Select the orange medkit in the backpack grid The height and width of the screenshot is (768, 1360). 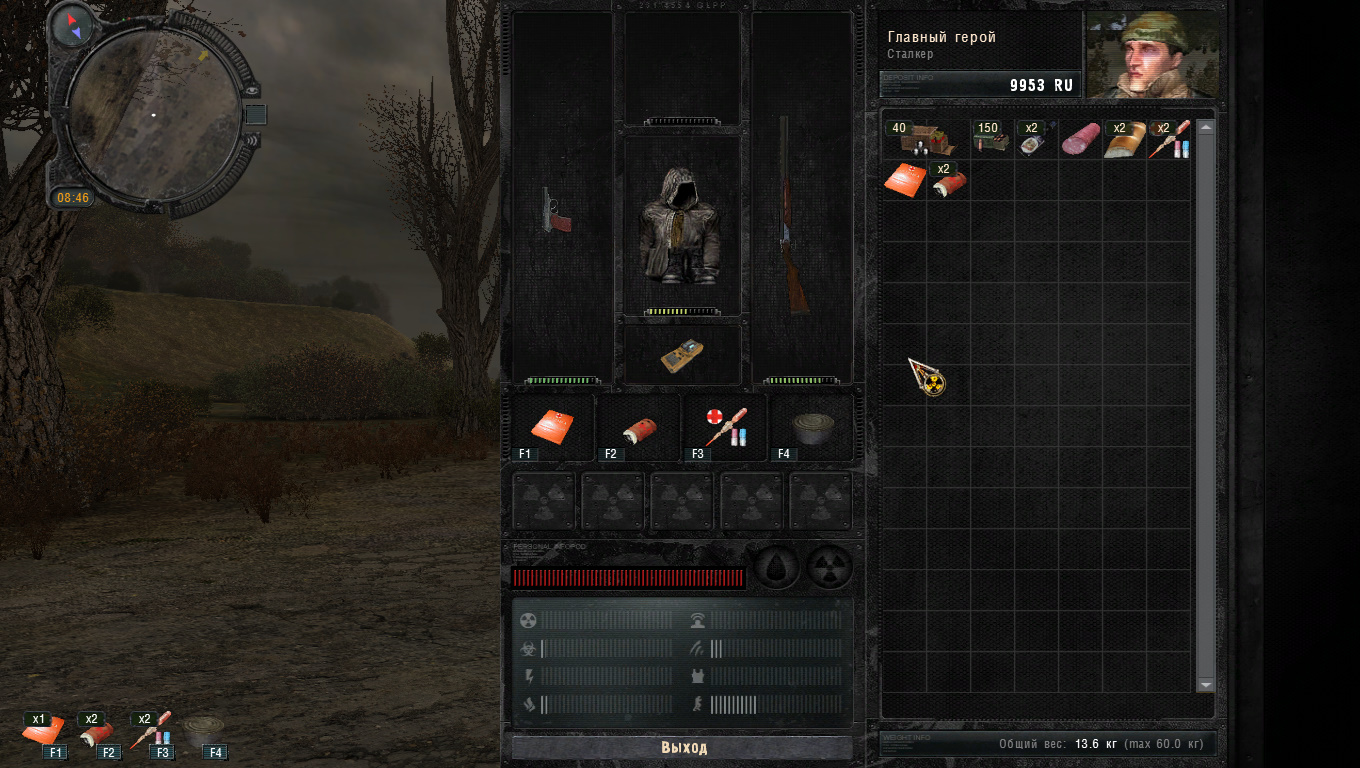point(903,178)
